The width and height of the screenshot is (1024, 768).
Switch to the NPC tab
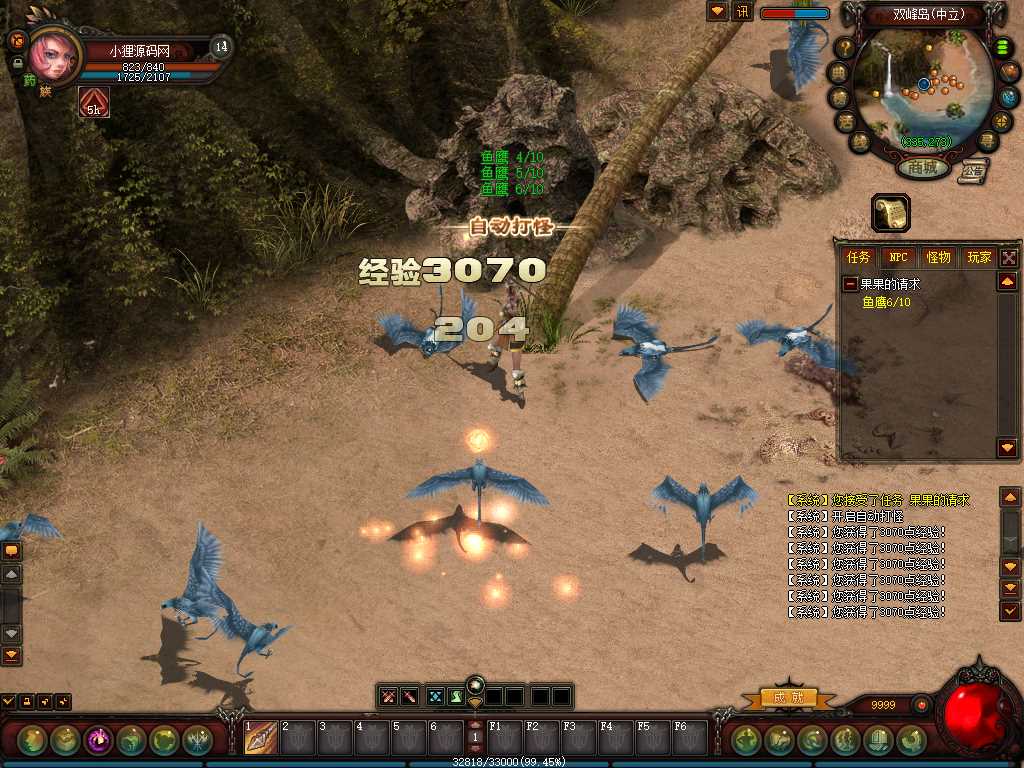(898, 257)
